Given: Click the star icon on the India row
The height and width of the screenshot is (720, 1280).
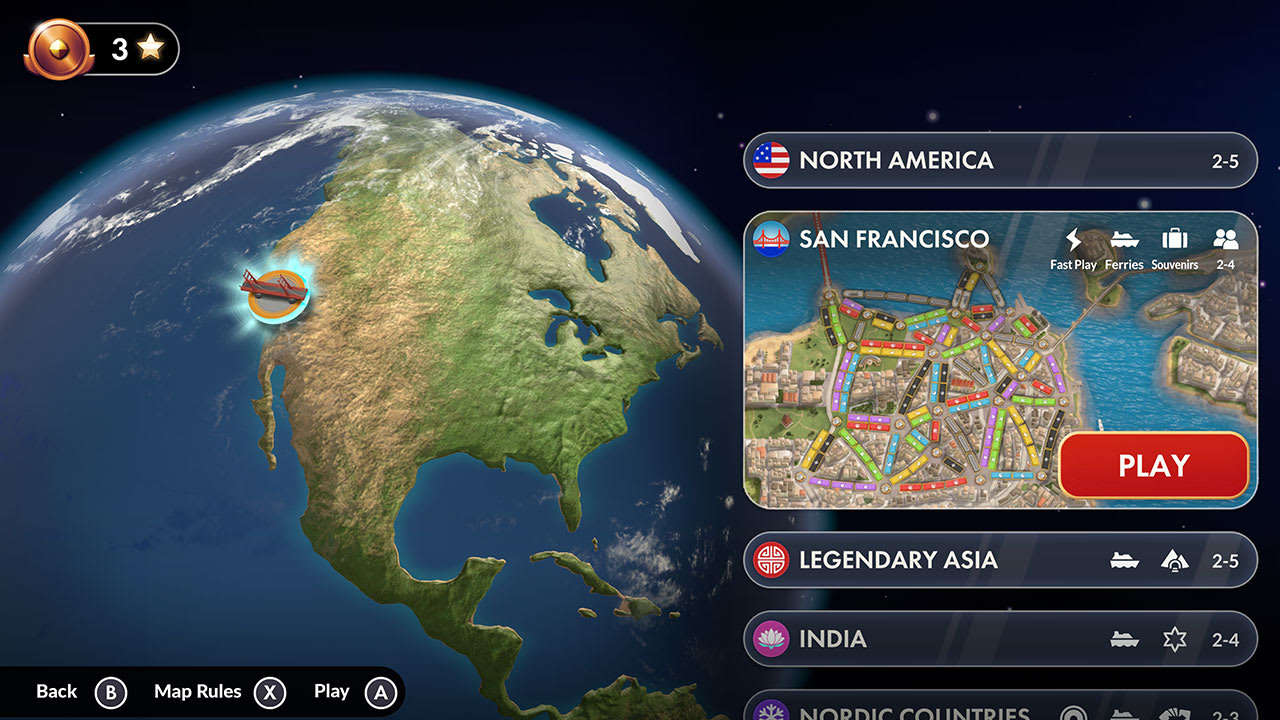Looking at the screenshot, I should (1177, 638).
